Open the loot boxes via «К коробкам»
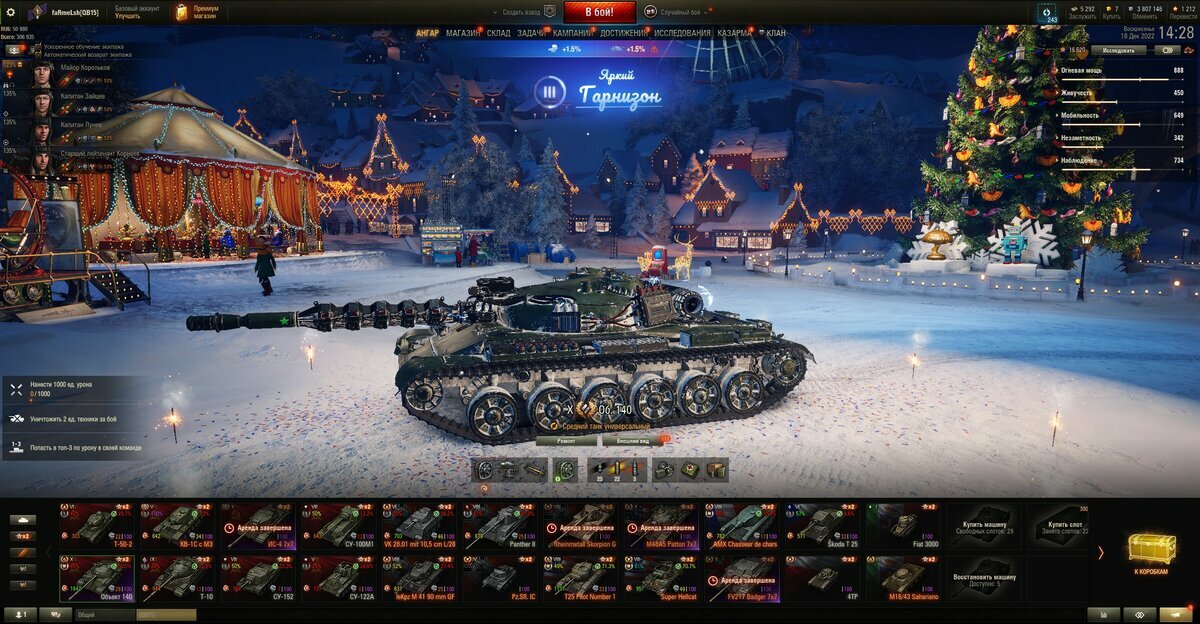Viewport: 1200px width, 624px height. [1152, 554]
